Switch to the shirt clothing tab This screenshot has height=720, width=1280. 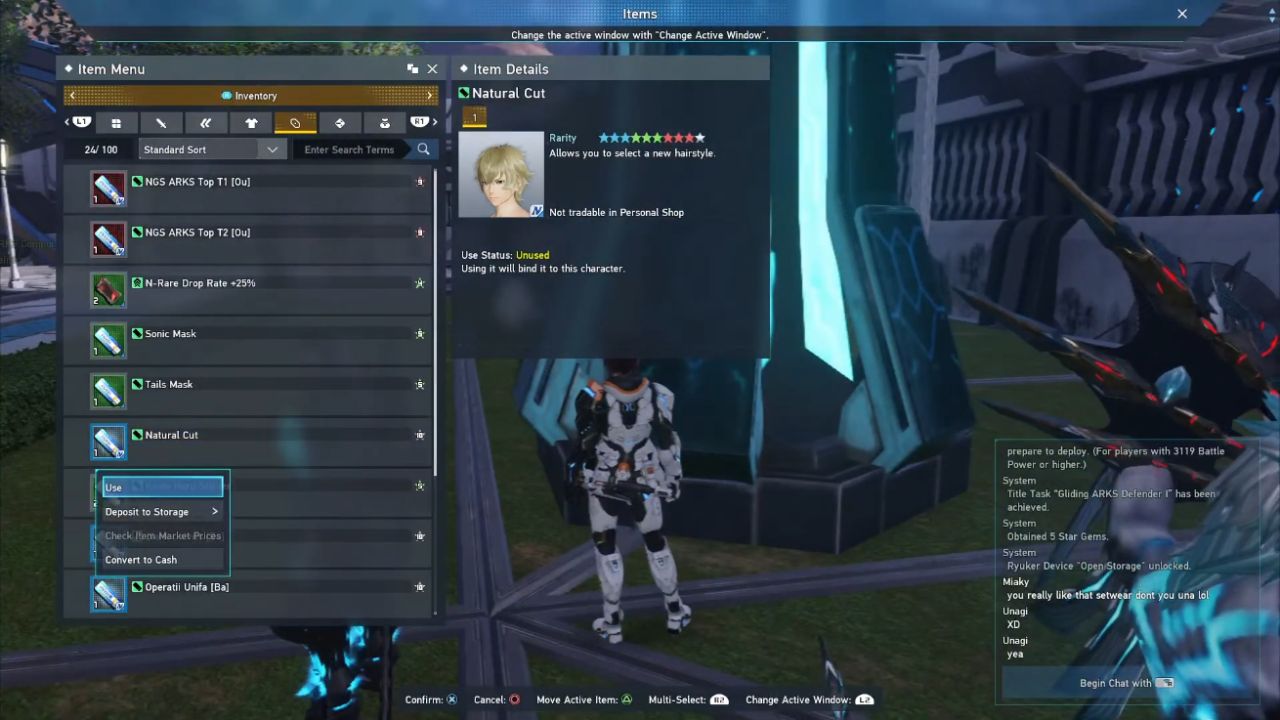pyautogui.click(x=250, y=123)
